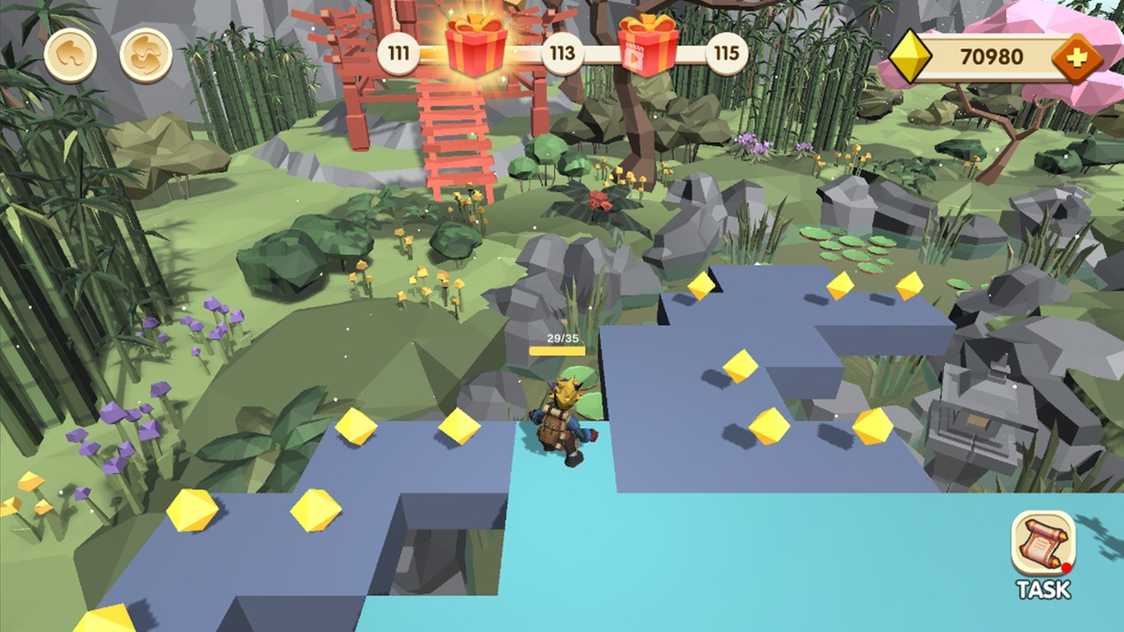Tap the first round gold emblem button
Screen dimensions: 1124x632
click(x=71, y=56)
